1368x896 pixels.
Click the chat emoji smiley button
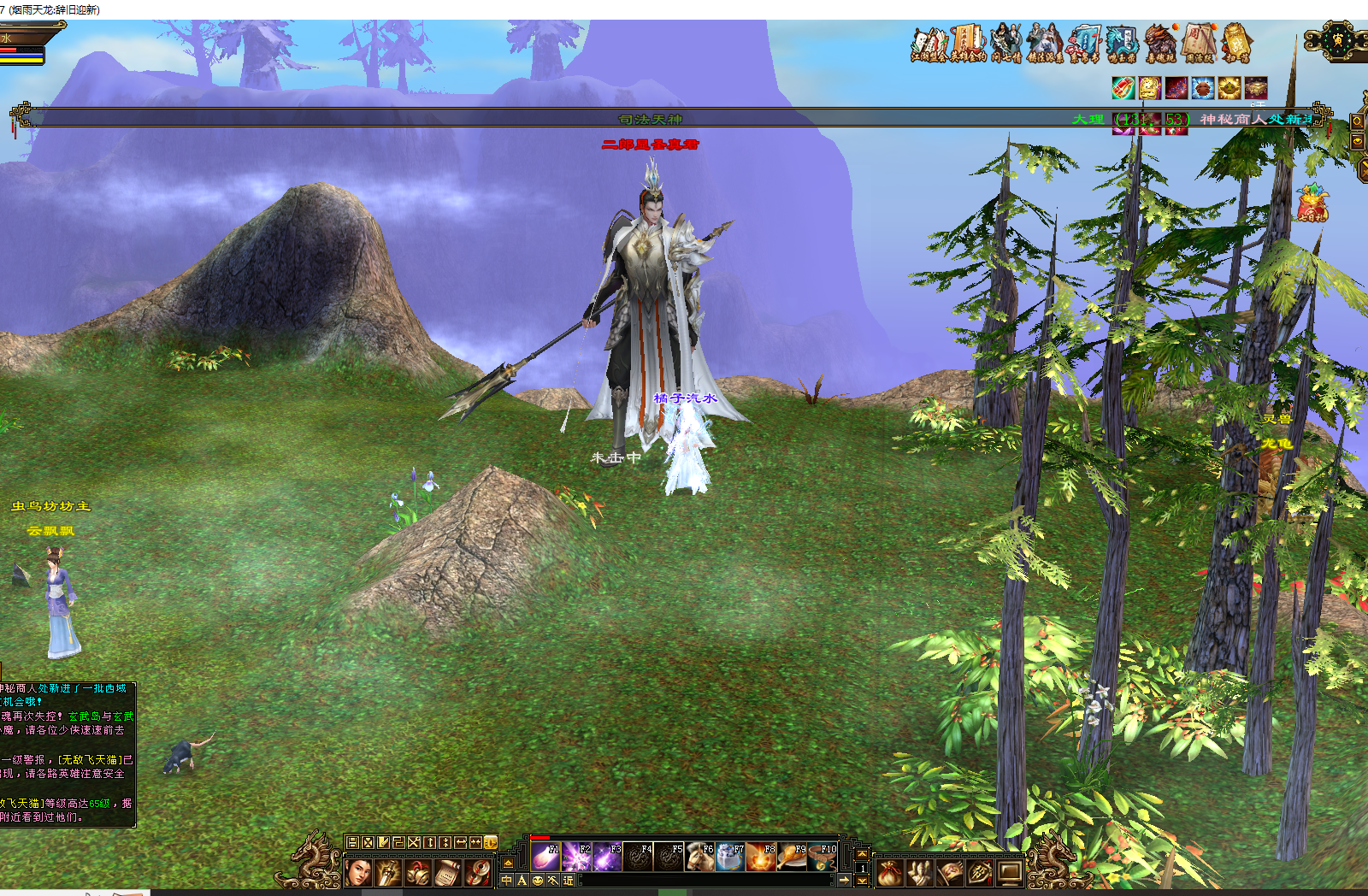pyautogui.click(x=538, y=881)
